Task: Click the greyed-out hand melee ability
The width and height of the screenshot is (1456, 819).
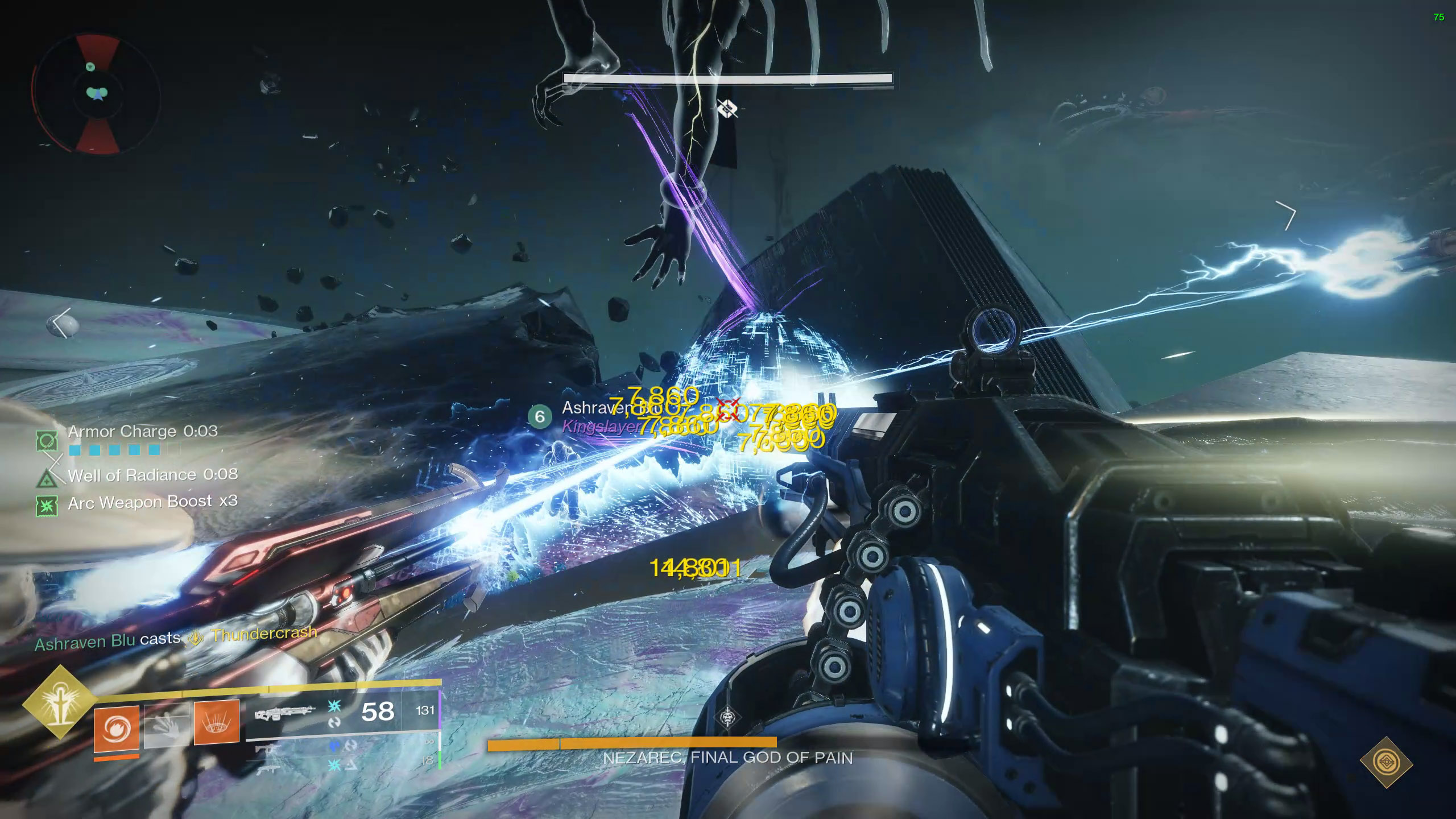Action: coord(167,725)
